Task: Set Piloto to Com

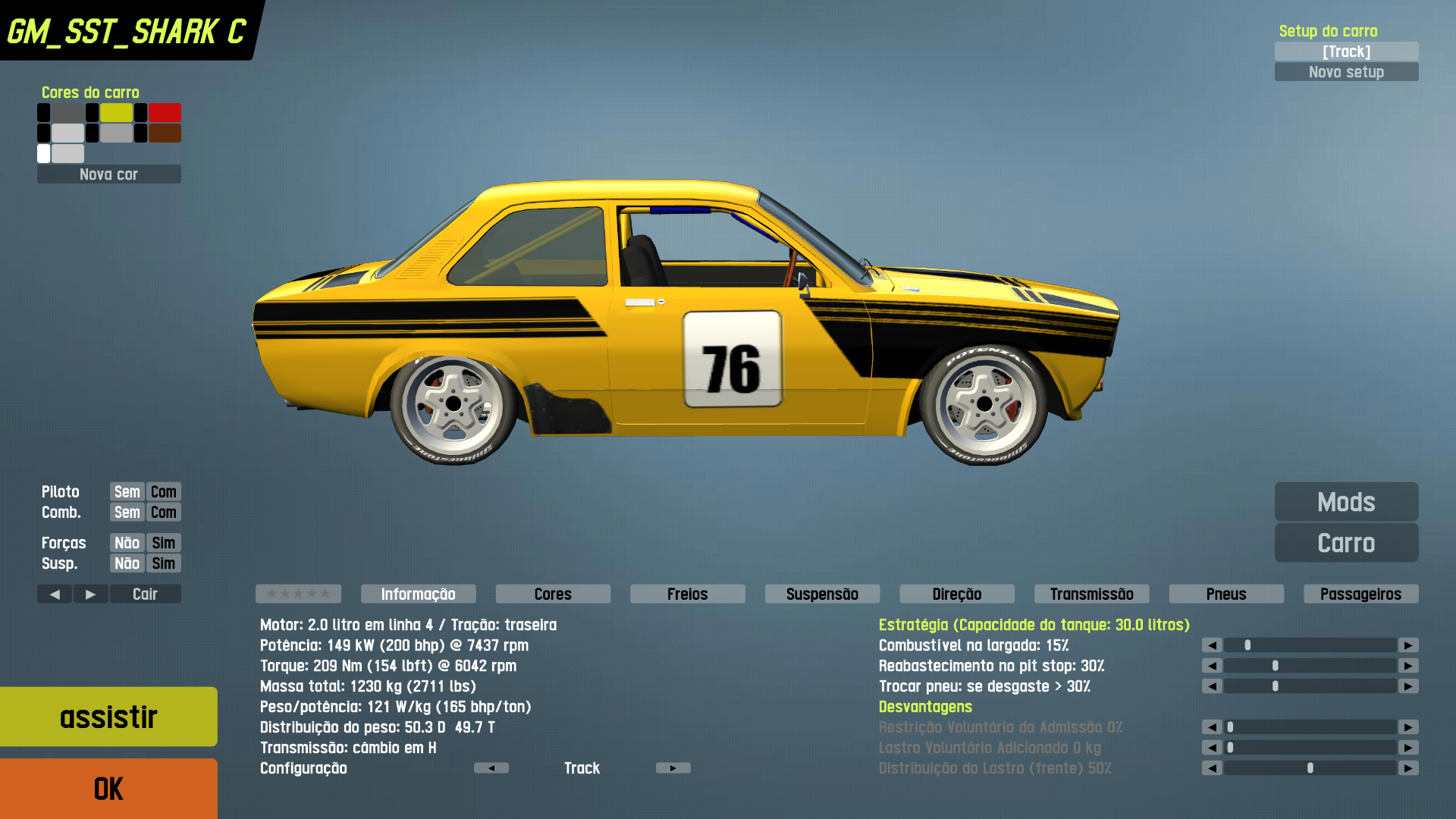Action: pos(163,492)
